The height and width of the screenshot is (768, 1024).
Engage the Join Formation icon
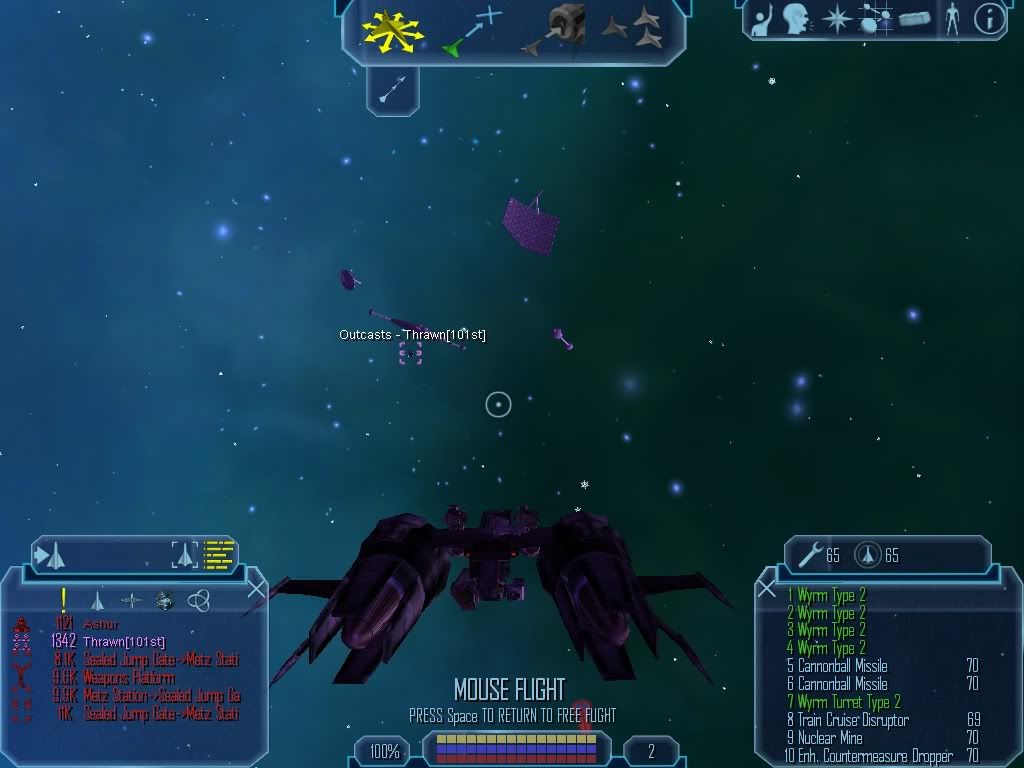636,29
